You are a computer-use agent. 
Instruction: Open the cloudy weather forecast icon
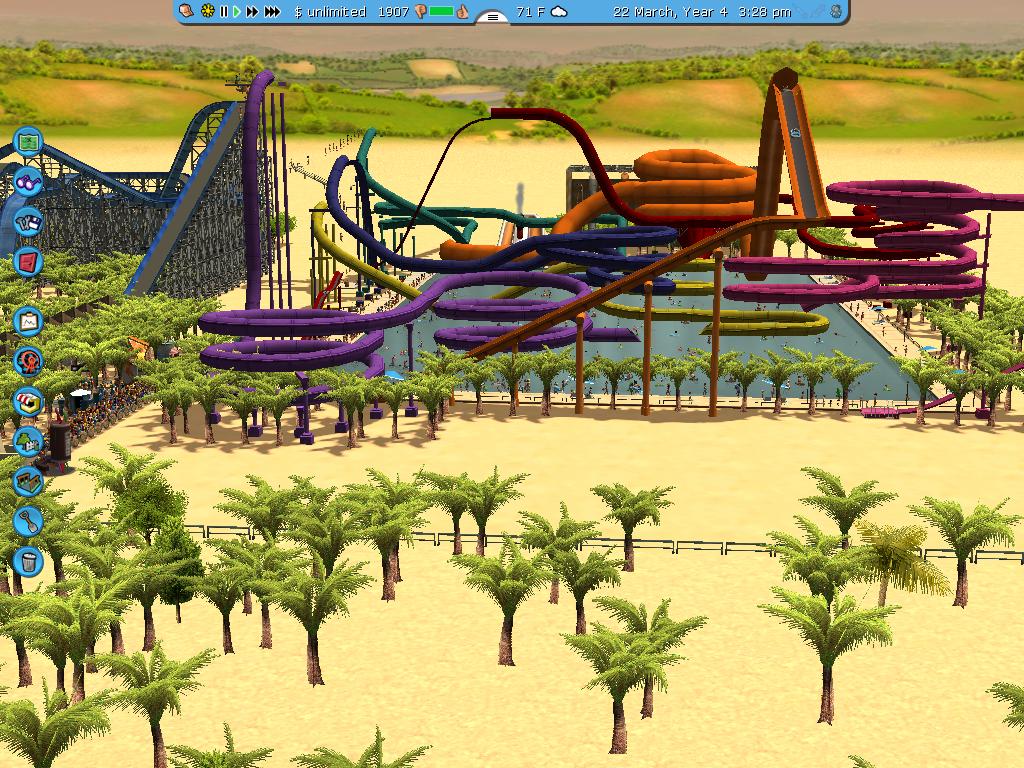tap(559, 12)
